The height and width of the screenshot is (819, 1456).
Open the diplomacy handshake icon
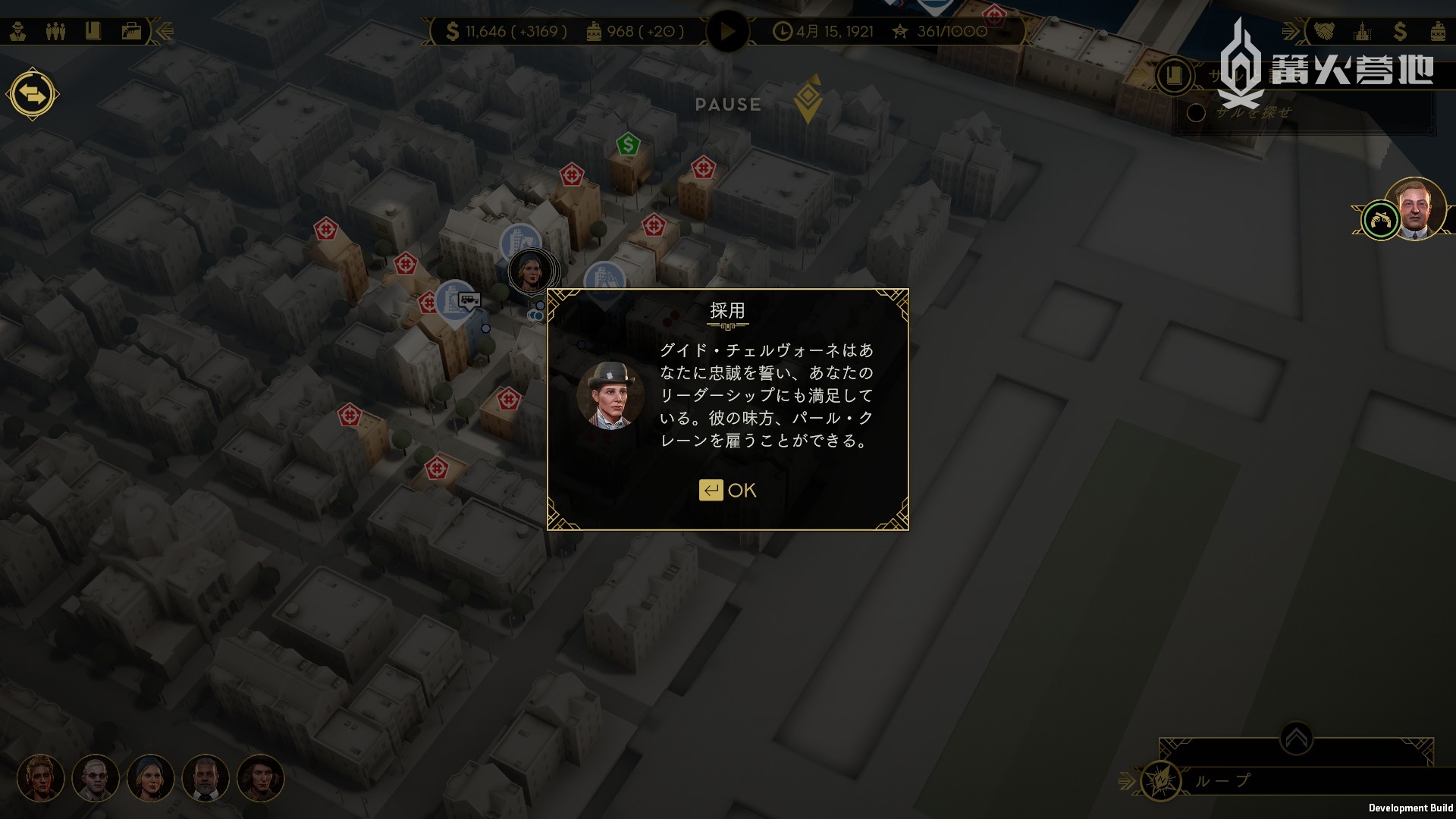[x=1324, y=31]
